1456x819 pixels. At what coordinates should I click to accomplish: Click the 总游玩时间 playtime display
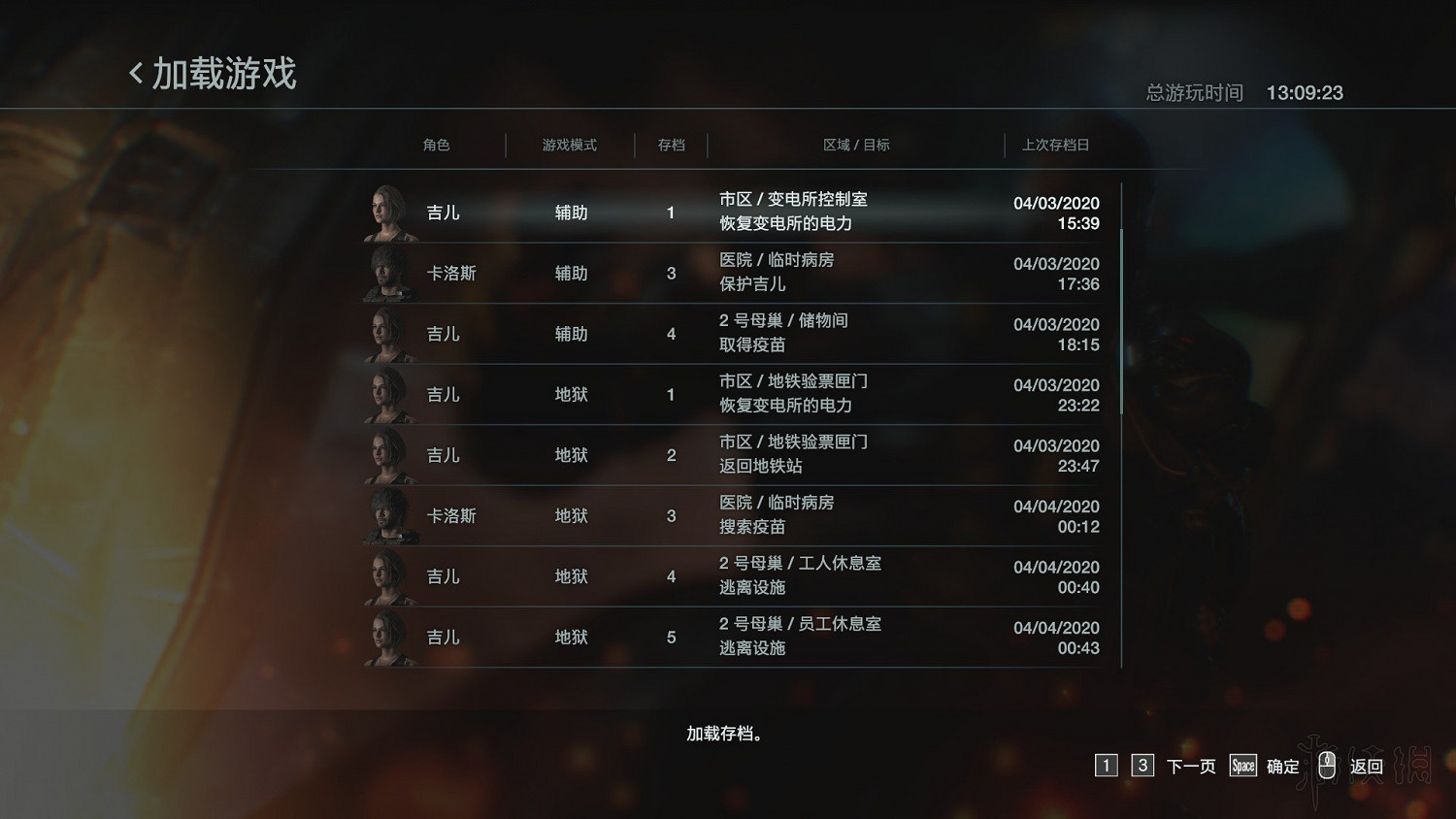pos(1195,92)
